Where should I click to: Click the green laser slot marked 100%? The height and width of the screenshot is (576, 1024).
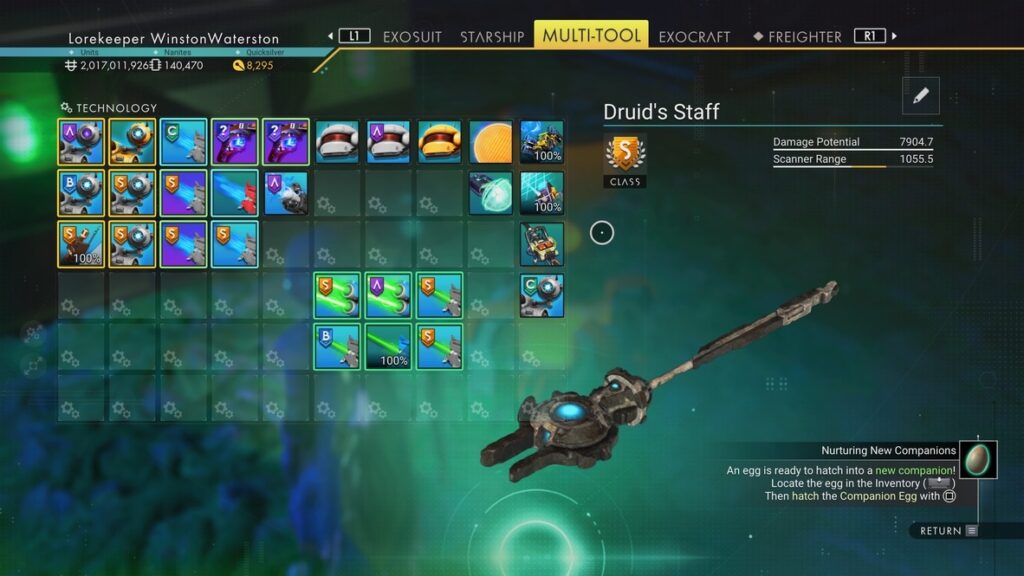coord(389,346)
